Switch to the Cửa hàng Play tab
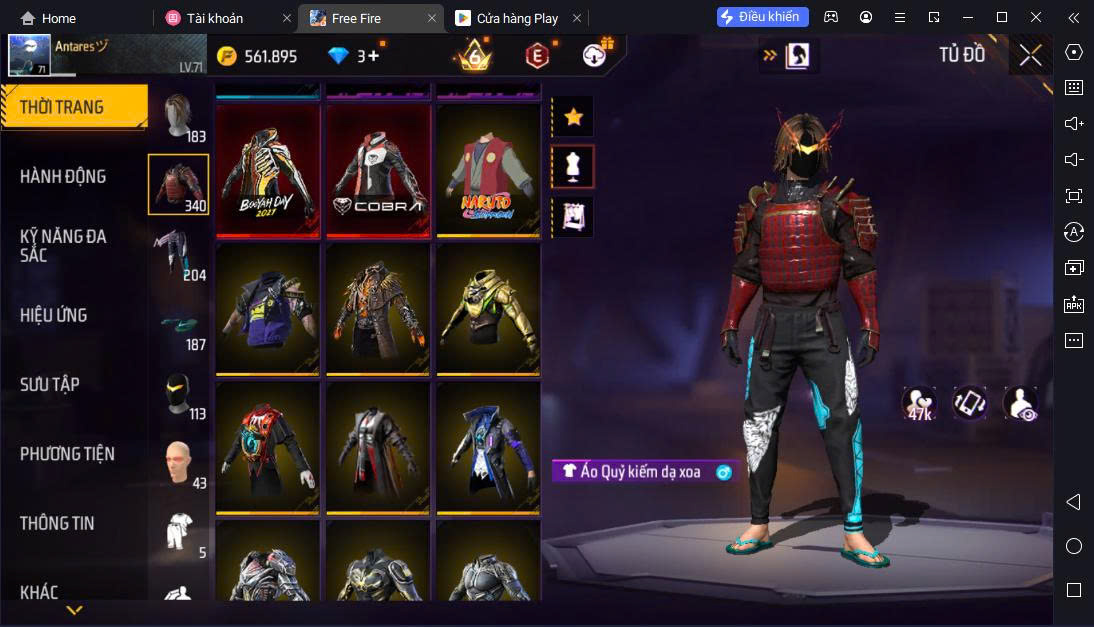The image size is (1094, 627). point(516,18)
